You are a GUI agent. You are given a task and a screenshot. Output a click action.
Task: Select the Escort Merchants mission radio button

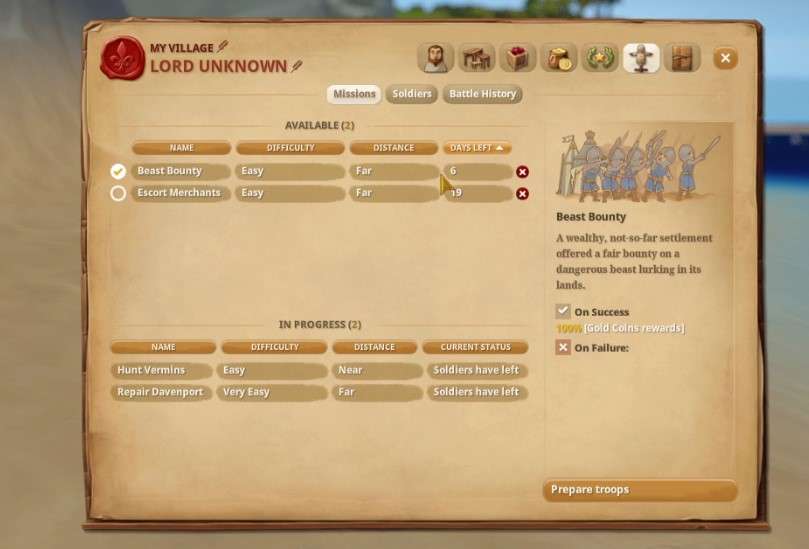tap(118, 193)
